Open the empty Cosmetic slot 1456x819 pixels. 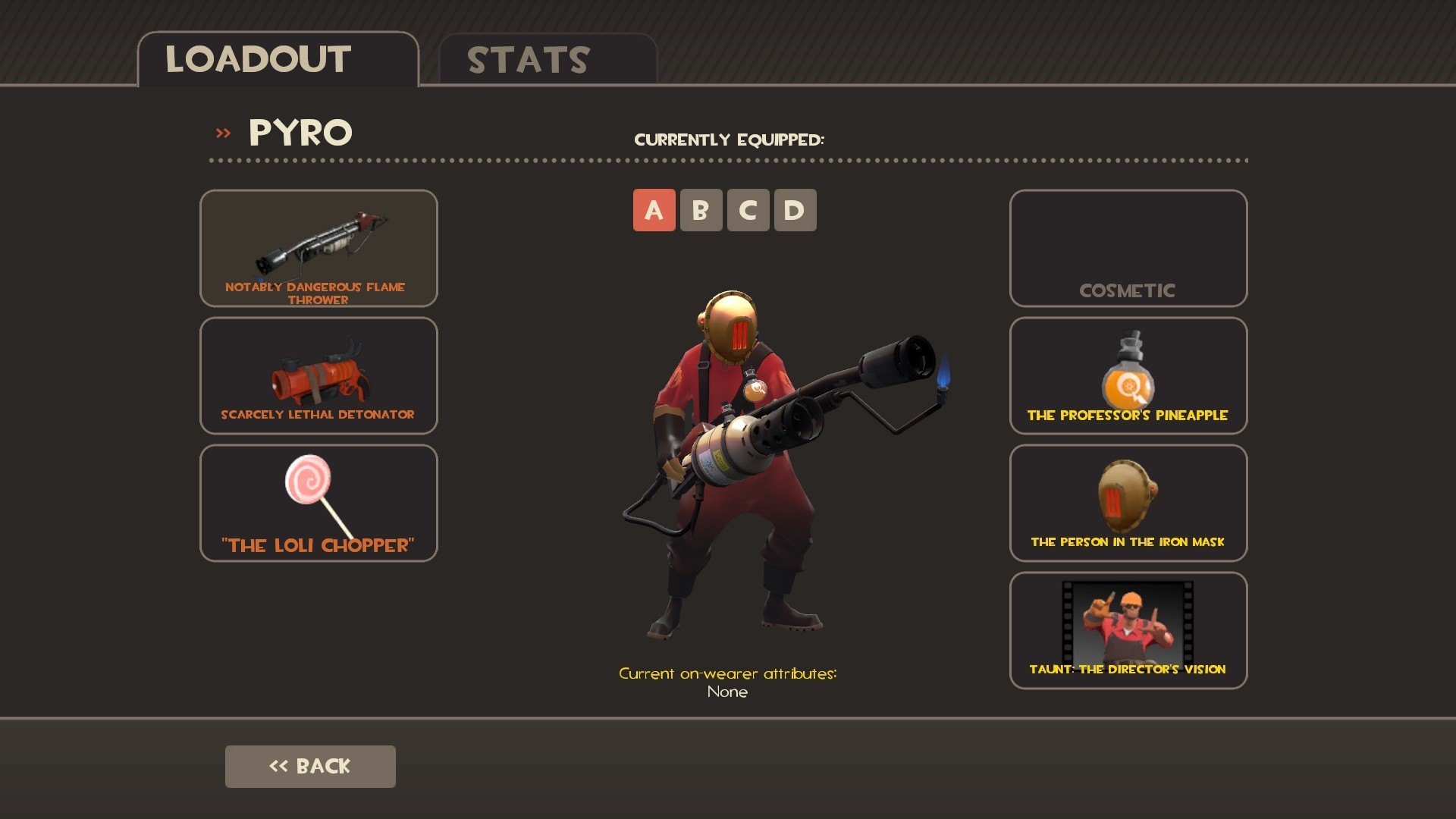(1128, 248)
